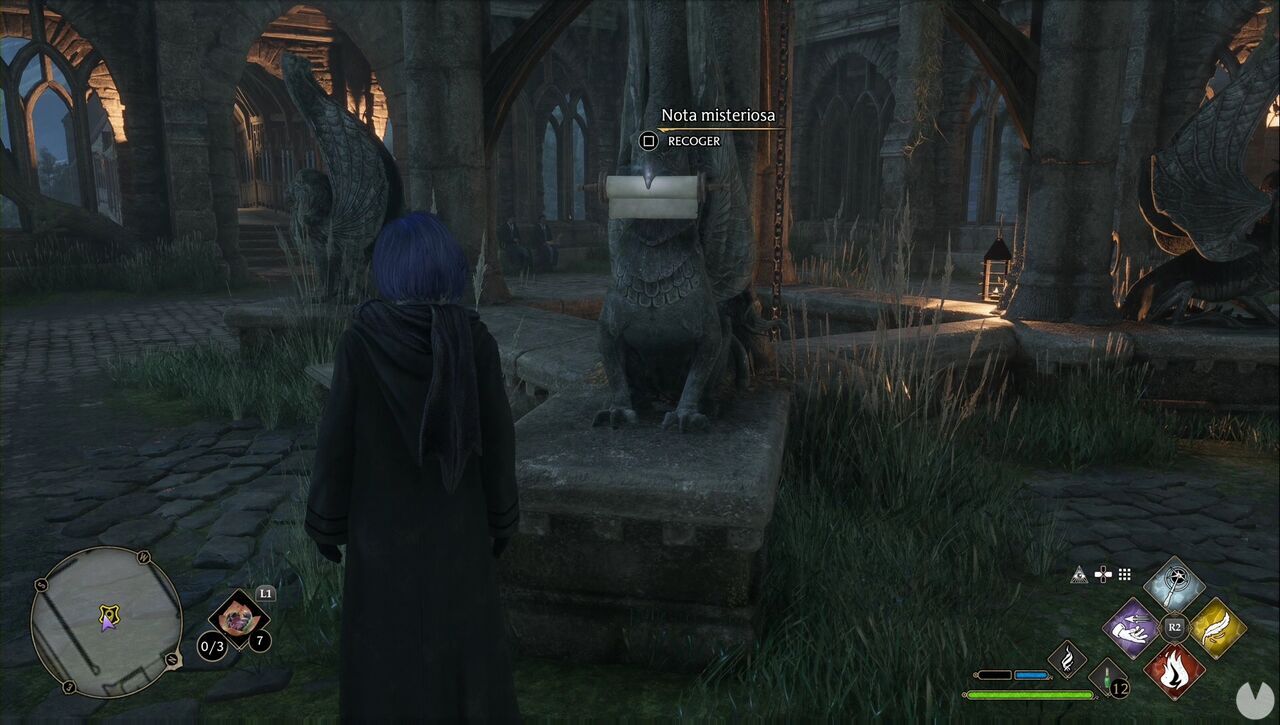Select the 0/3 counter circle
This screenshot has width=1280, height=725.
pos(212,646)
